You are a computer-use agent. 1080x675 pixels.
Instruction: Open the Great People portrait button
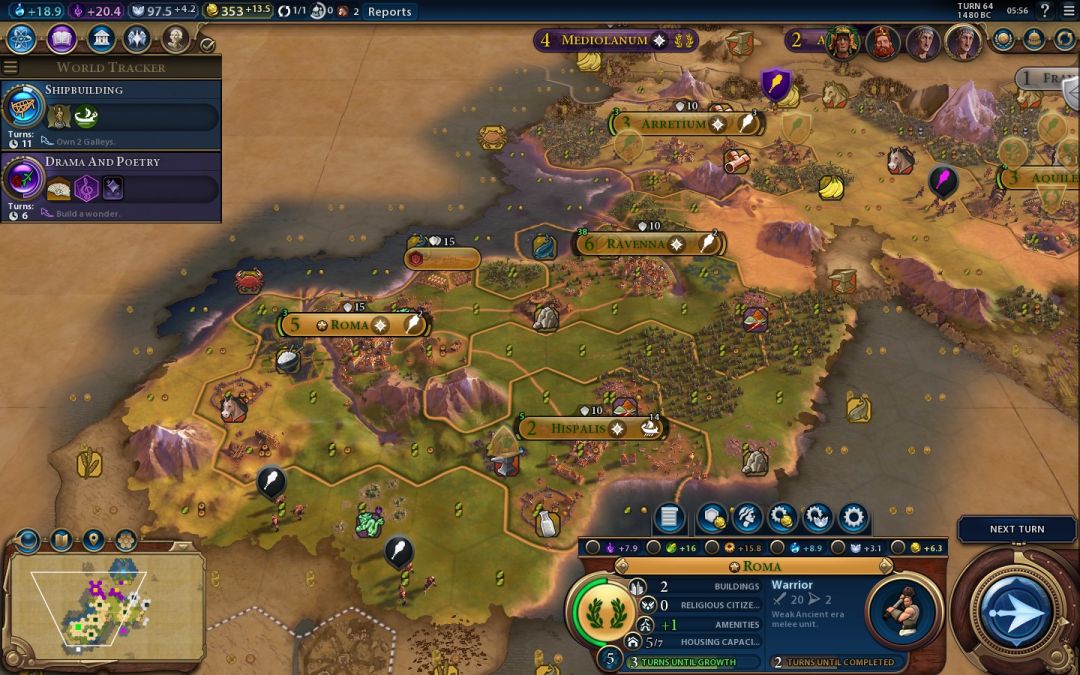[176, 39]
